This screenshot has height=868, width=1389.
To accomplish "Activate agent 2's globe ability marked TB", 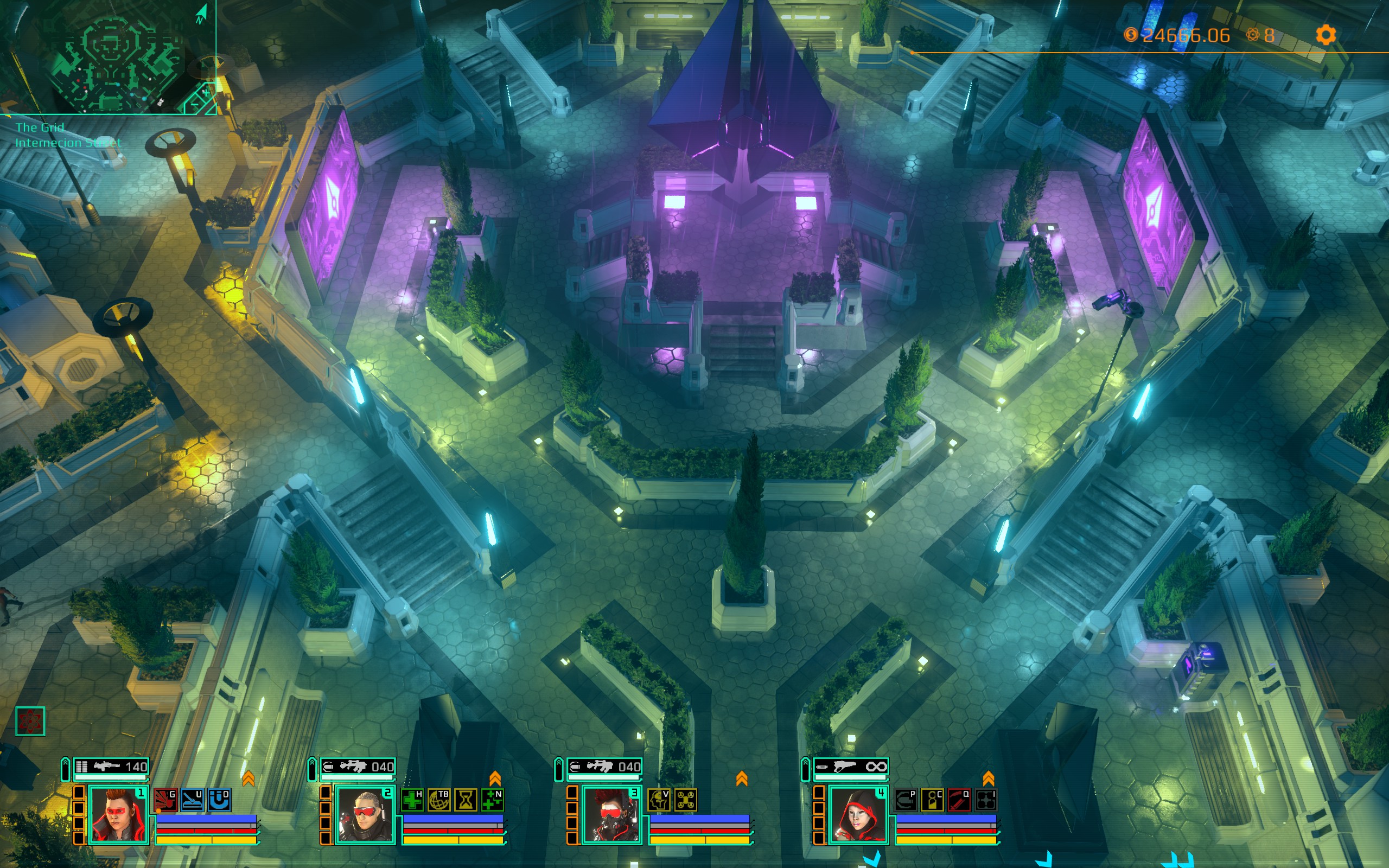I will click(x=439, y=800).
